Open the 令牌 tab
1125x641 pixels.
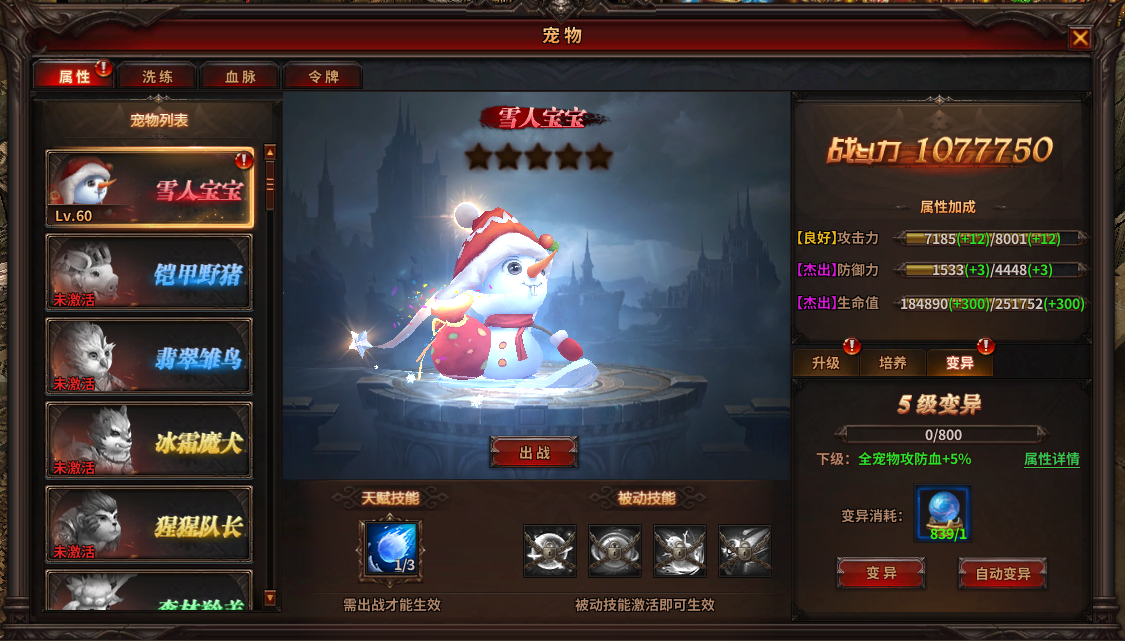tap(323, 76)
